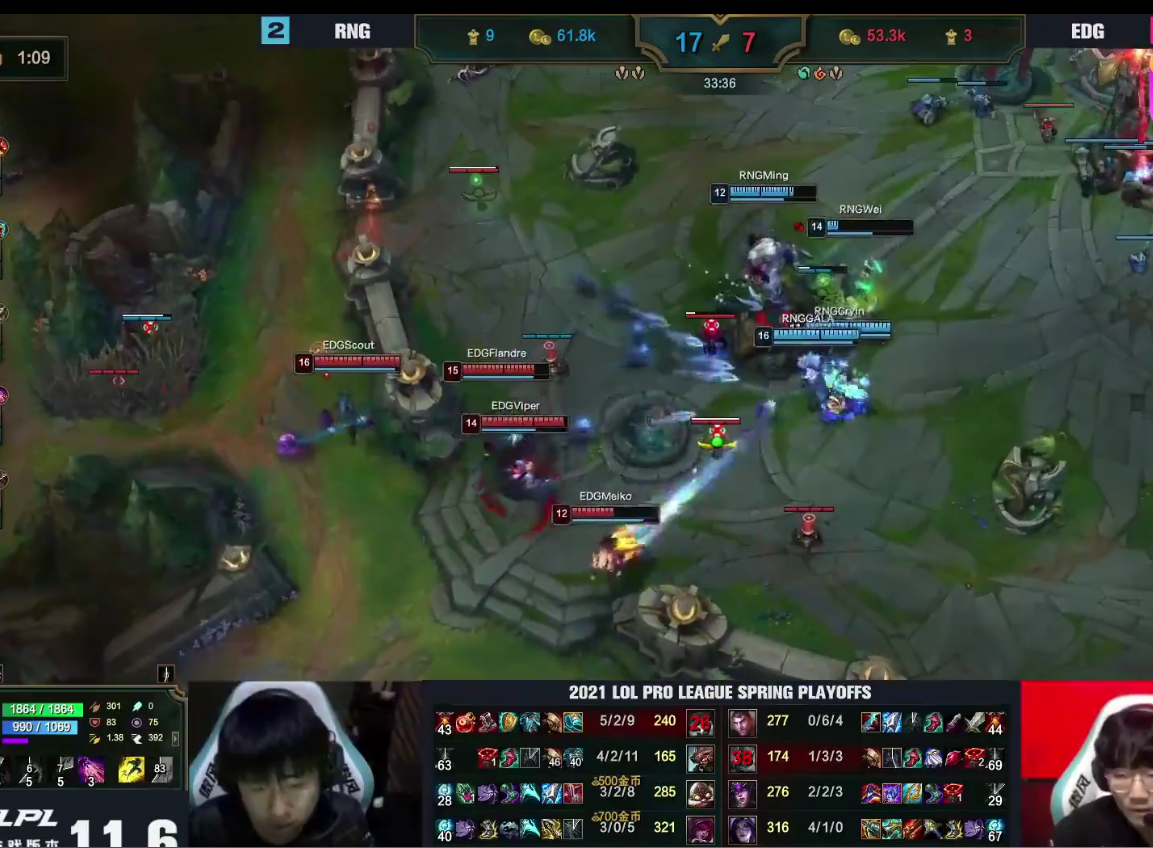Select the red-haired RNG champion portrait beside 321
Viewport: 1153px width, 848px height.
pos(700,828)
